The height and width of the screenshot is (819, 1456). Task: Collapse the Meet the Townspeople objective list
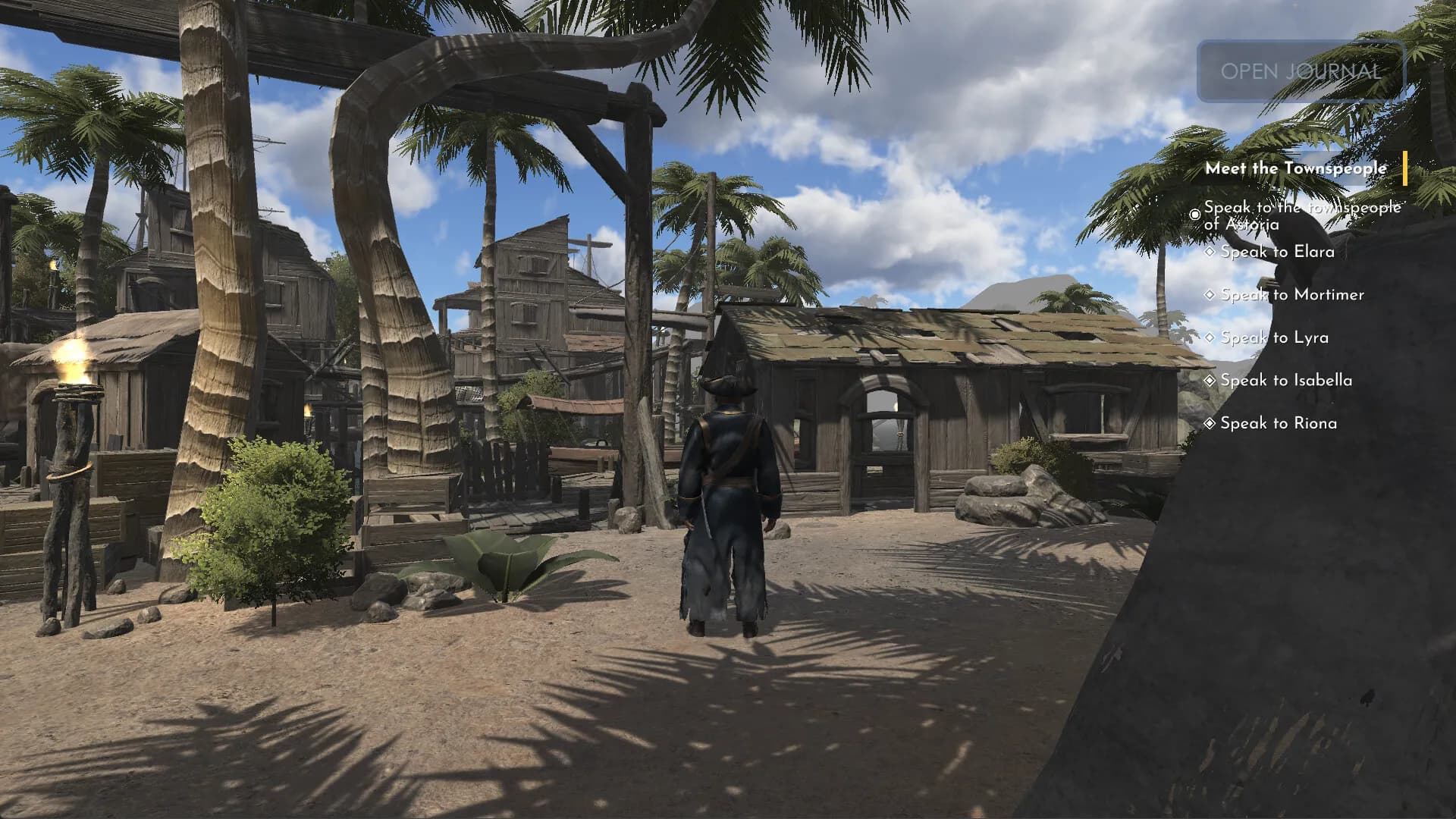[x=1296, y=168]
